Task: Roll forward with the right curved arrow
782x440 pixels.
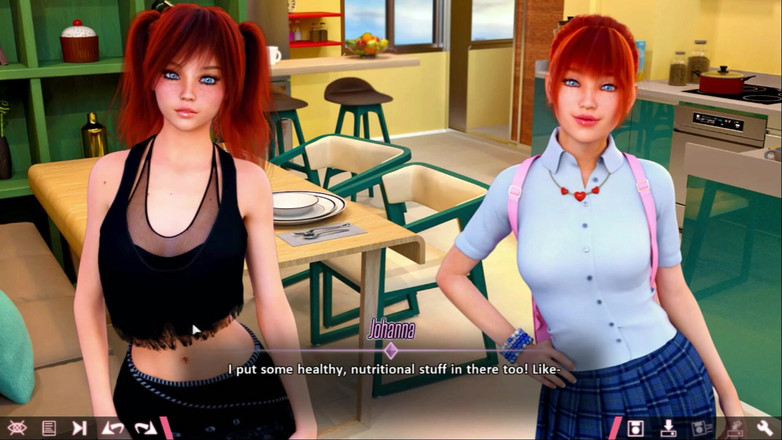Action: click(145, 428)
